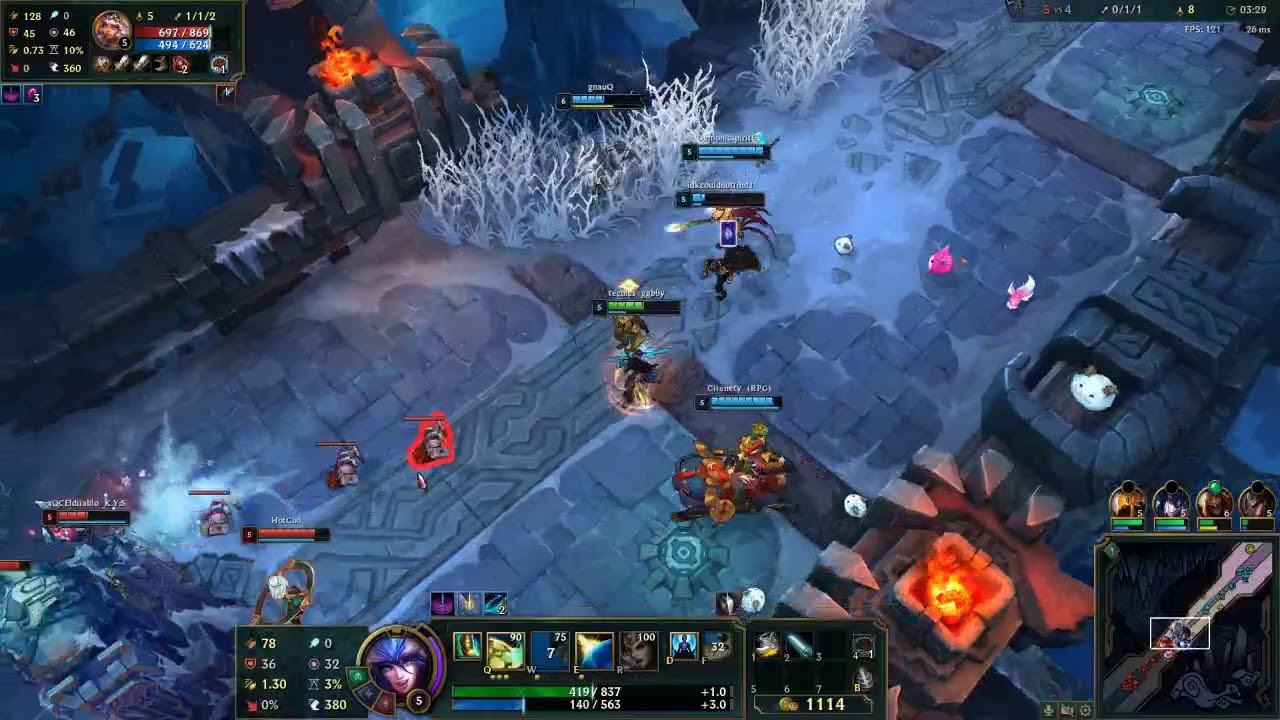
Task: Click the Ghost summoner spell in slot D
Action: (x=684, y=648)
